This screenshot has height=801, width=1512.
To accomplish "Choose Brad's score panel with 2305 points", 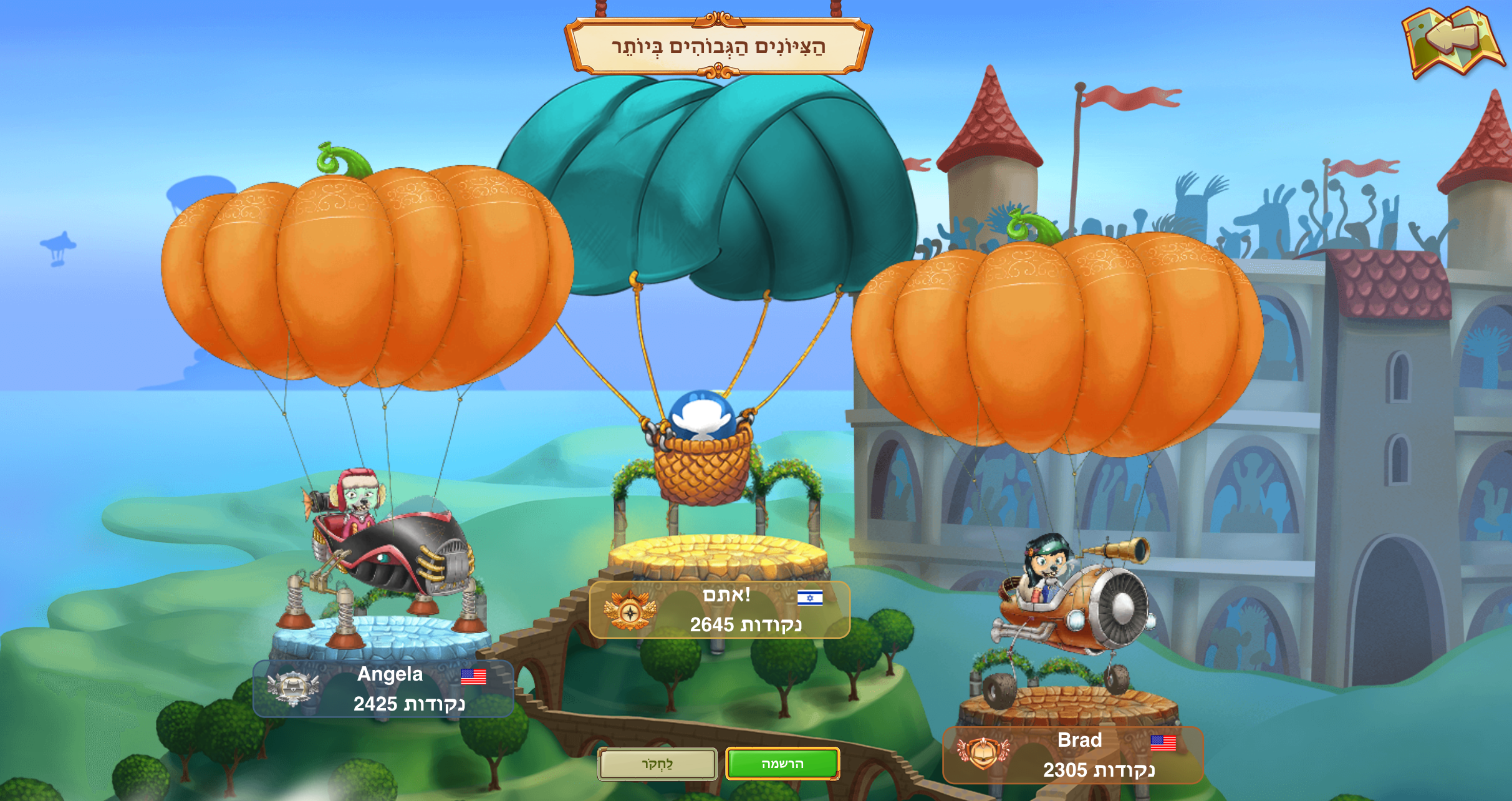I will click(1072, 755).
